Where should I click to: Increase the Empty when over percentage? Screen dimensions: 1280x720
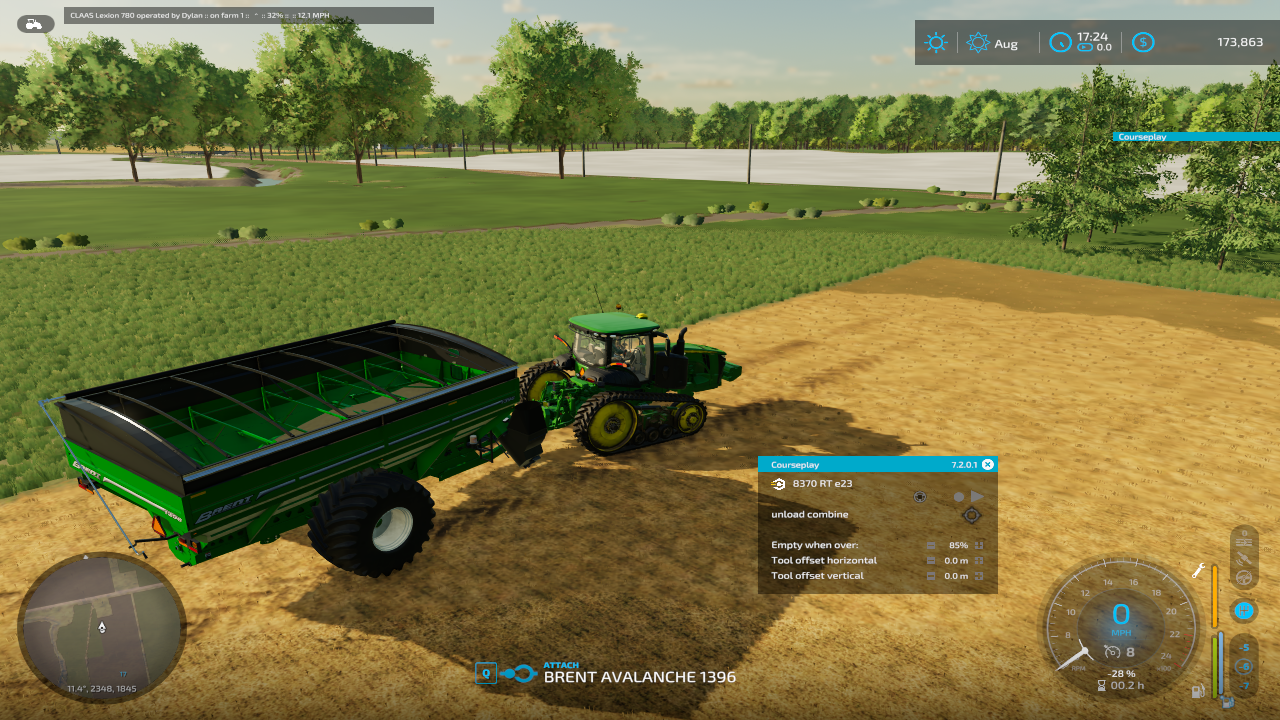(x=979, y=545)
